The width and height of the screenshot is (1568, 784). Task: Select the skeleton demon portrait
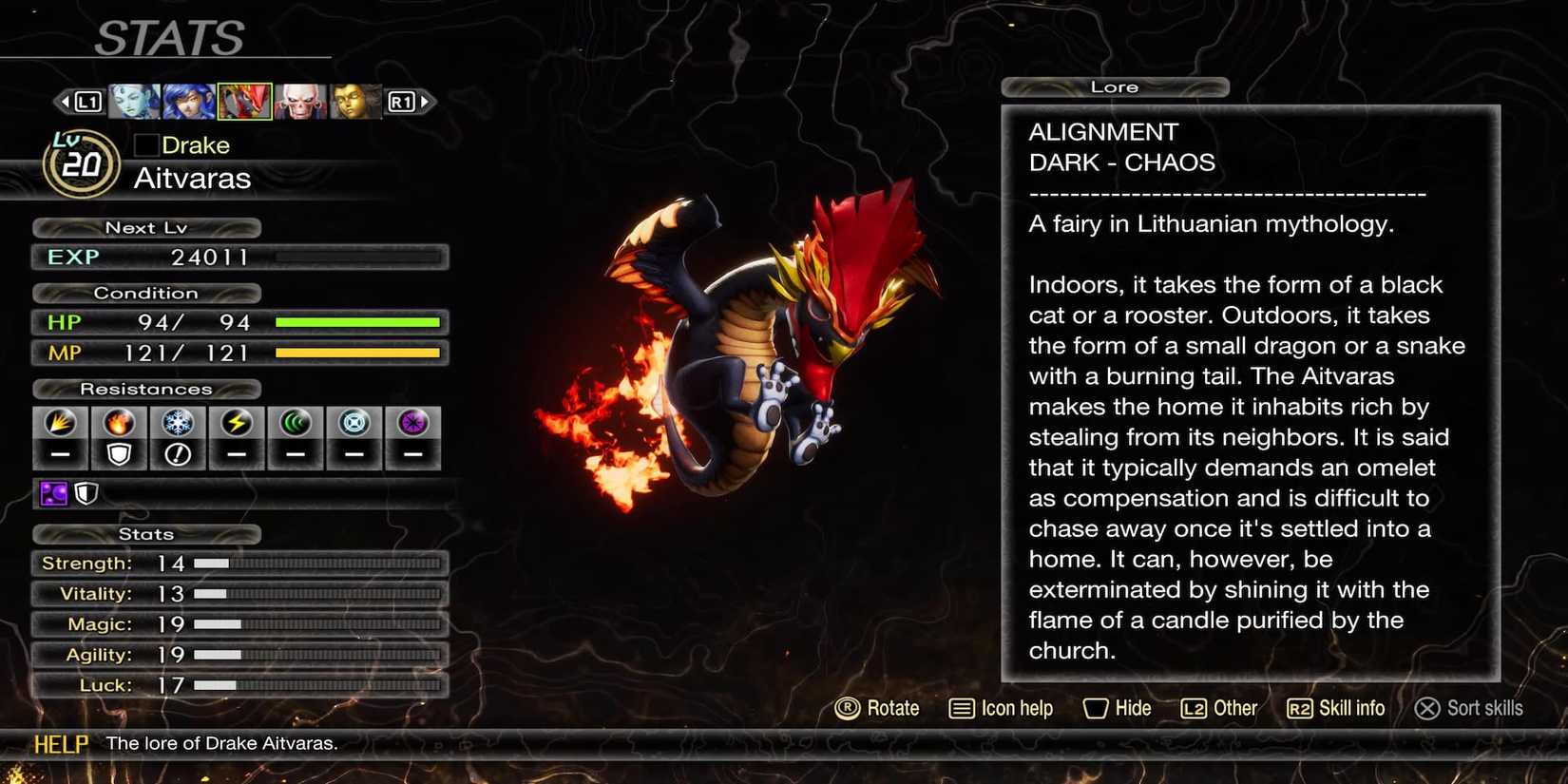coord(300,100)
